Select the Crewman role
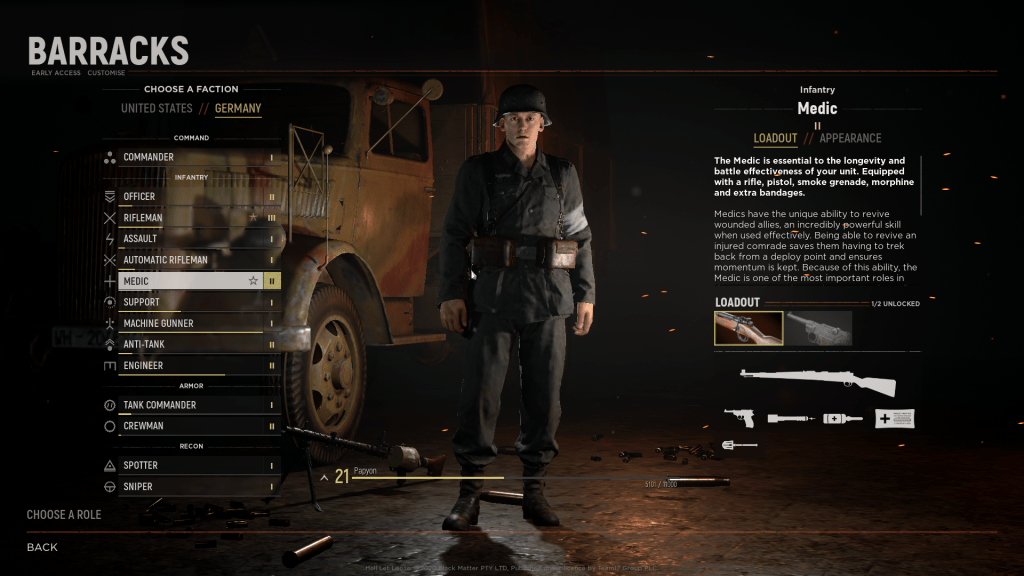The height and width of the screenshot is (576, 1024). coord(190,426)
